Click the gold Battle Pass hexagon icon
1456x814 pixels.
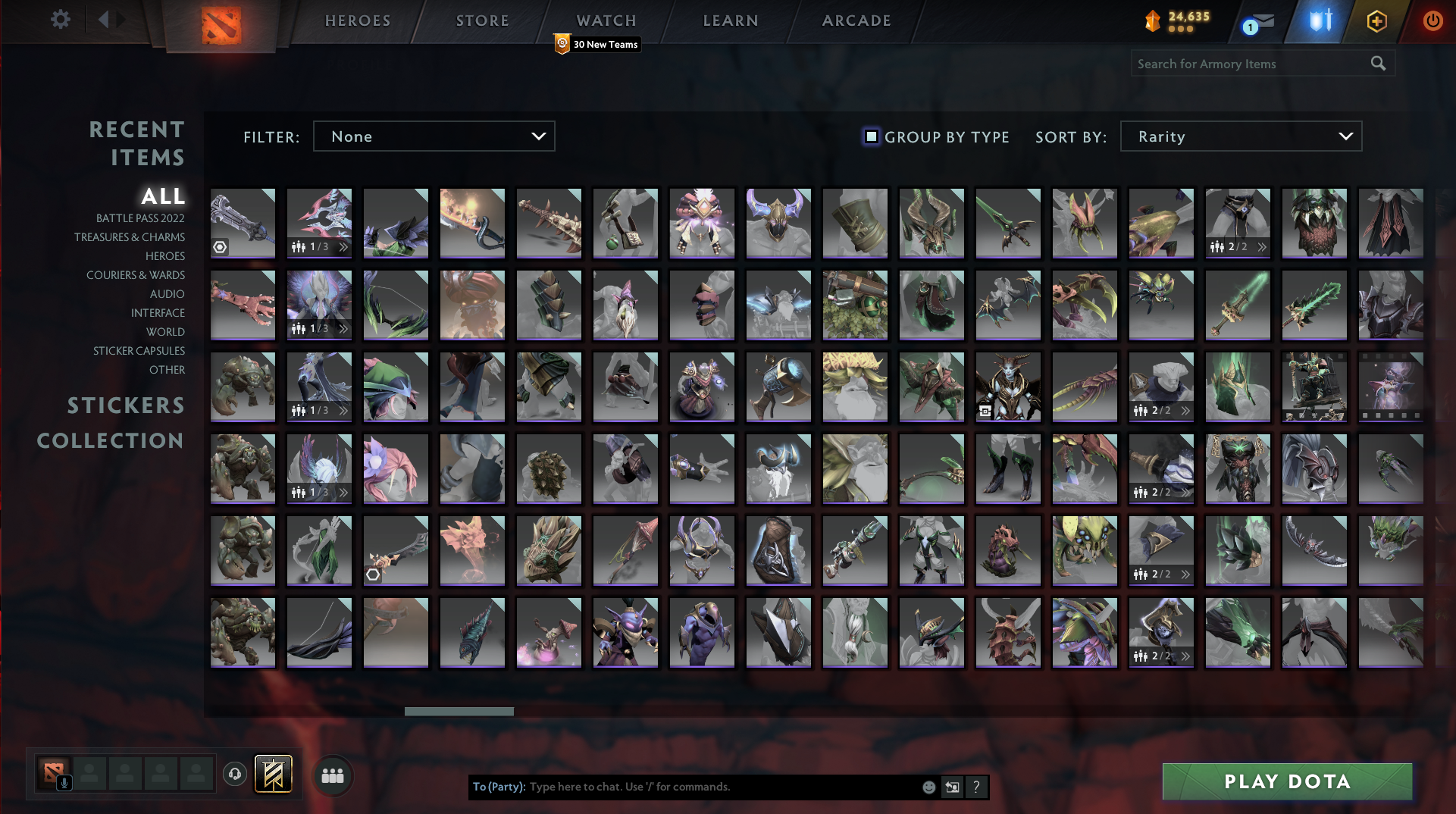(1377, 20)
